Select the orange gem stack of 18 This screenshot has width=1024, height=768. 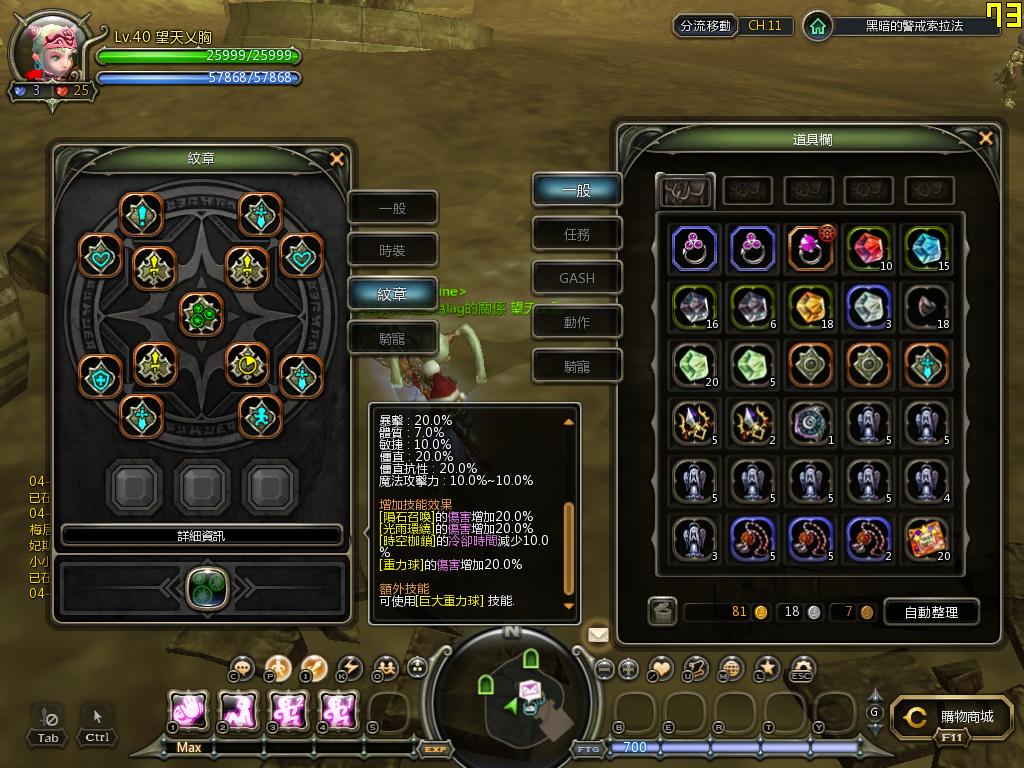click(811, 306)
